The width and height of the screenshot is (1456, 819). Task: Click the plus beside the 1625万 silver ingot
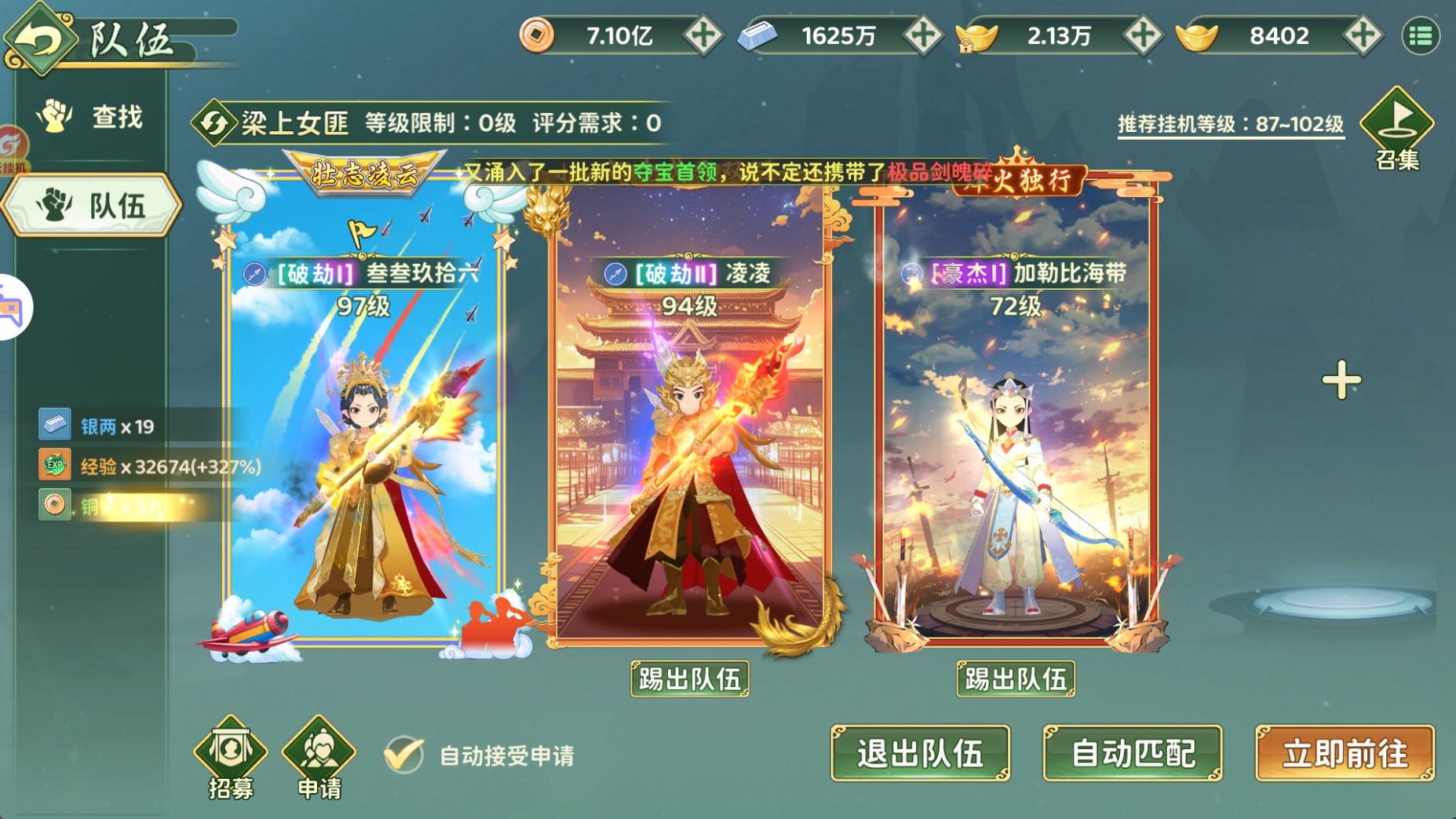tap(926, 35)
